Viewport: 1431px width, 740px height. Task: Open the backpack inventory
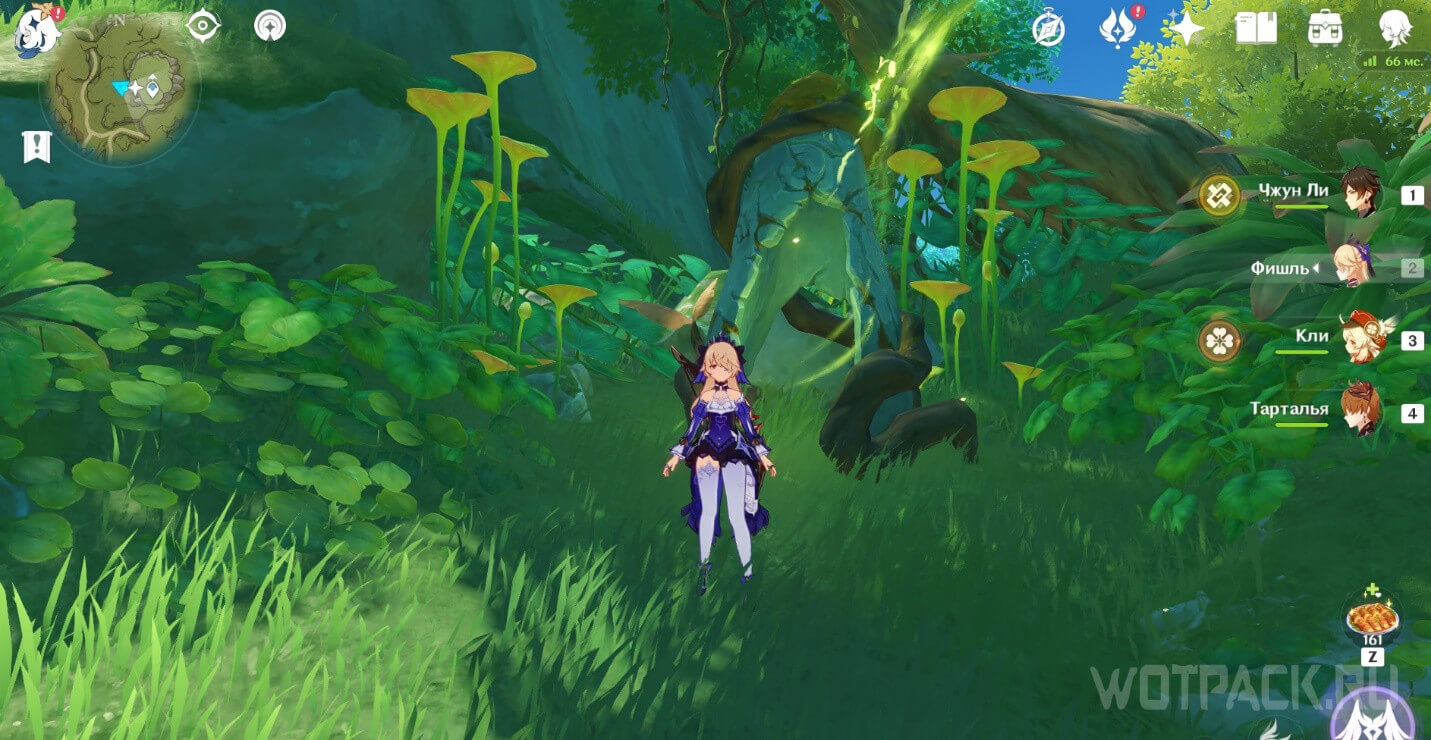pyautogui.click(x=1325, y=28)
